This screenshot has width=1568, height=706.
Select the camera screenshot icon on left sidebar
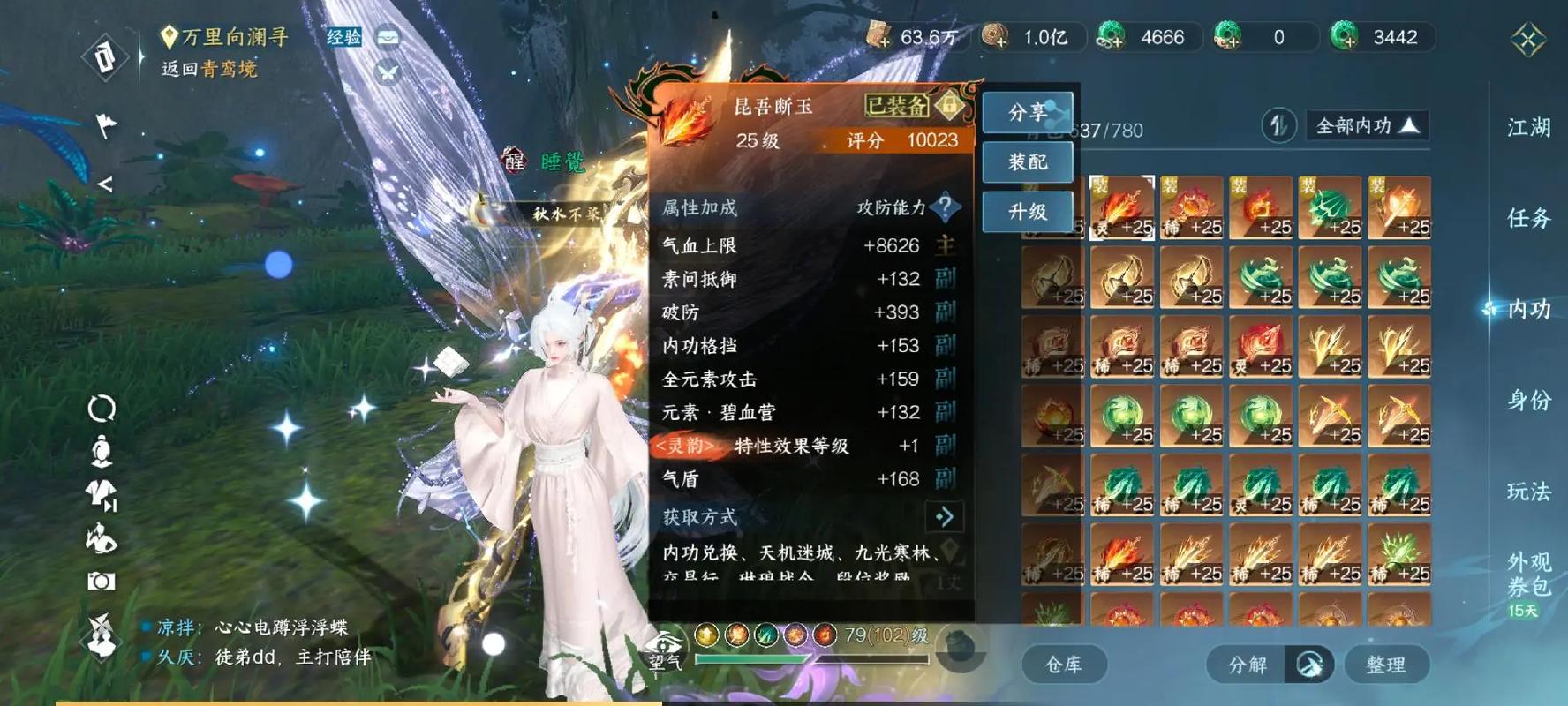pyautogui.click(x=102, y=581)
